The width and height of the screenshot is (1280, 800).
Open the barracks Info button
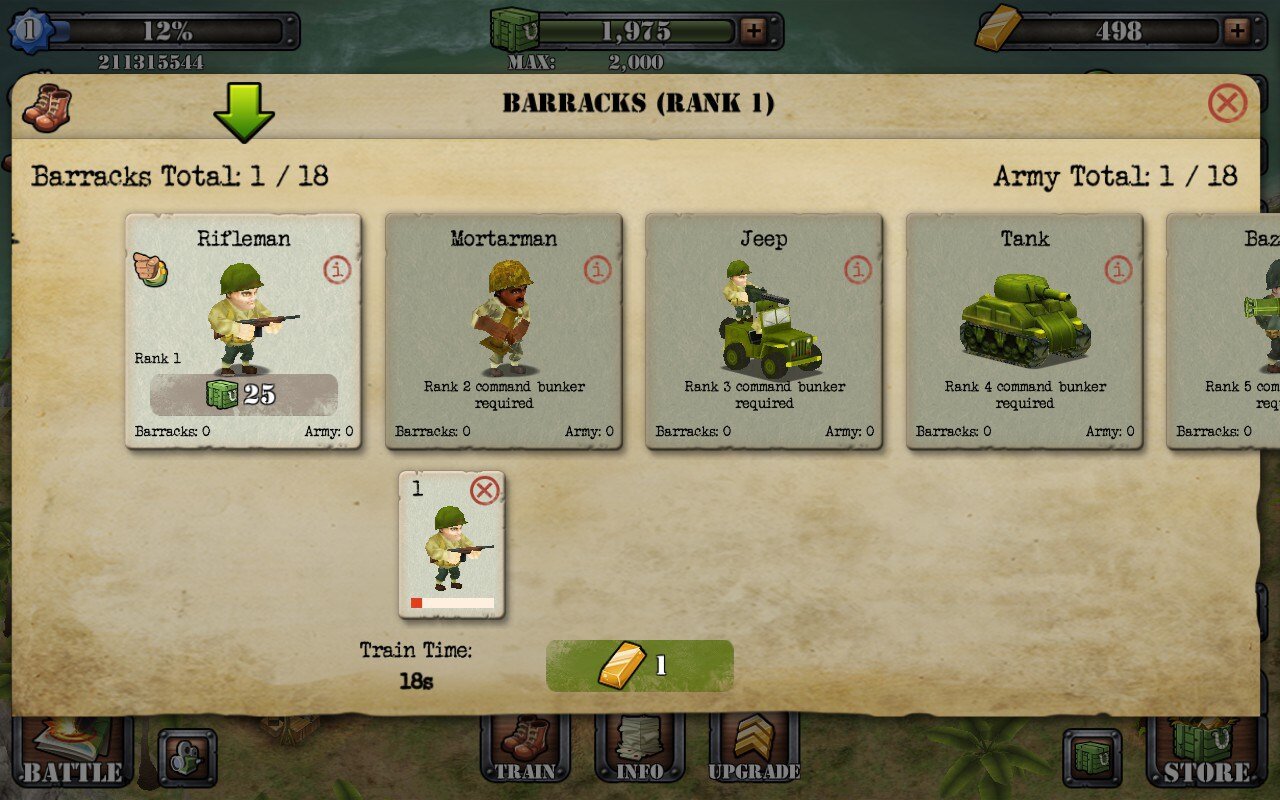[639, 750]
